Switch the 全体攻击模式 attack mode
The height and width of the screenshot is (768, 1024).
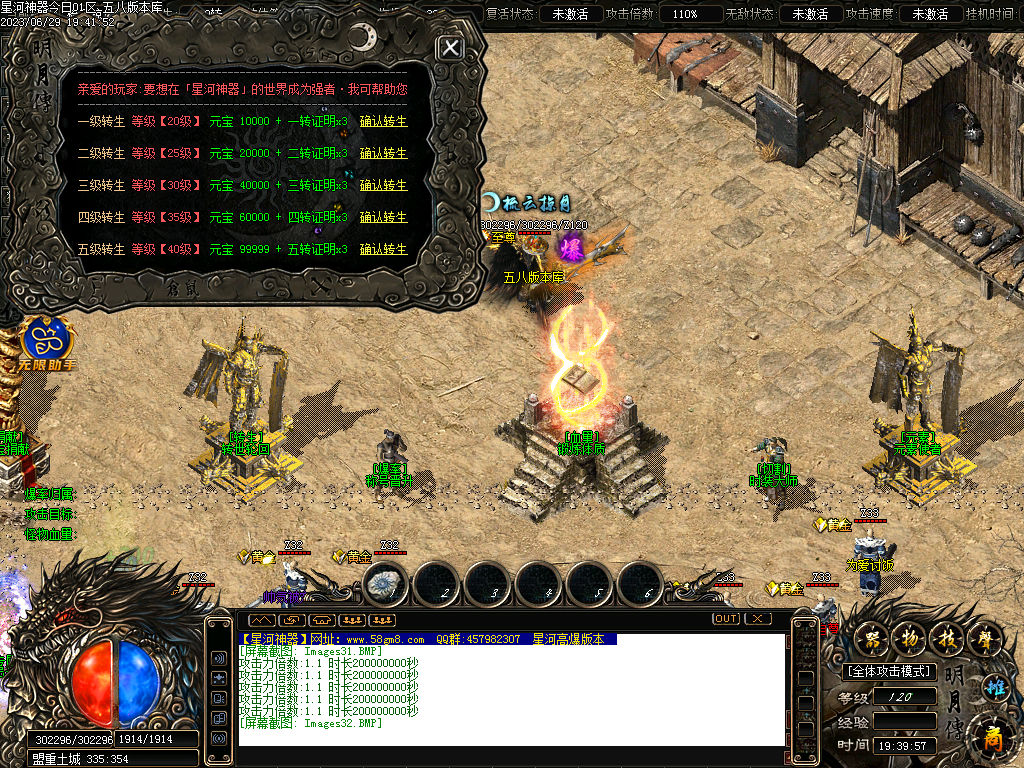click(889, 672)
